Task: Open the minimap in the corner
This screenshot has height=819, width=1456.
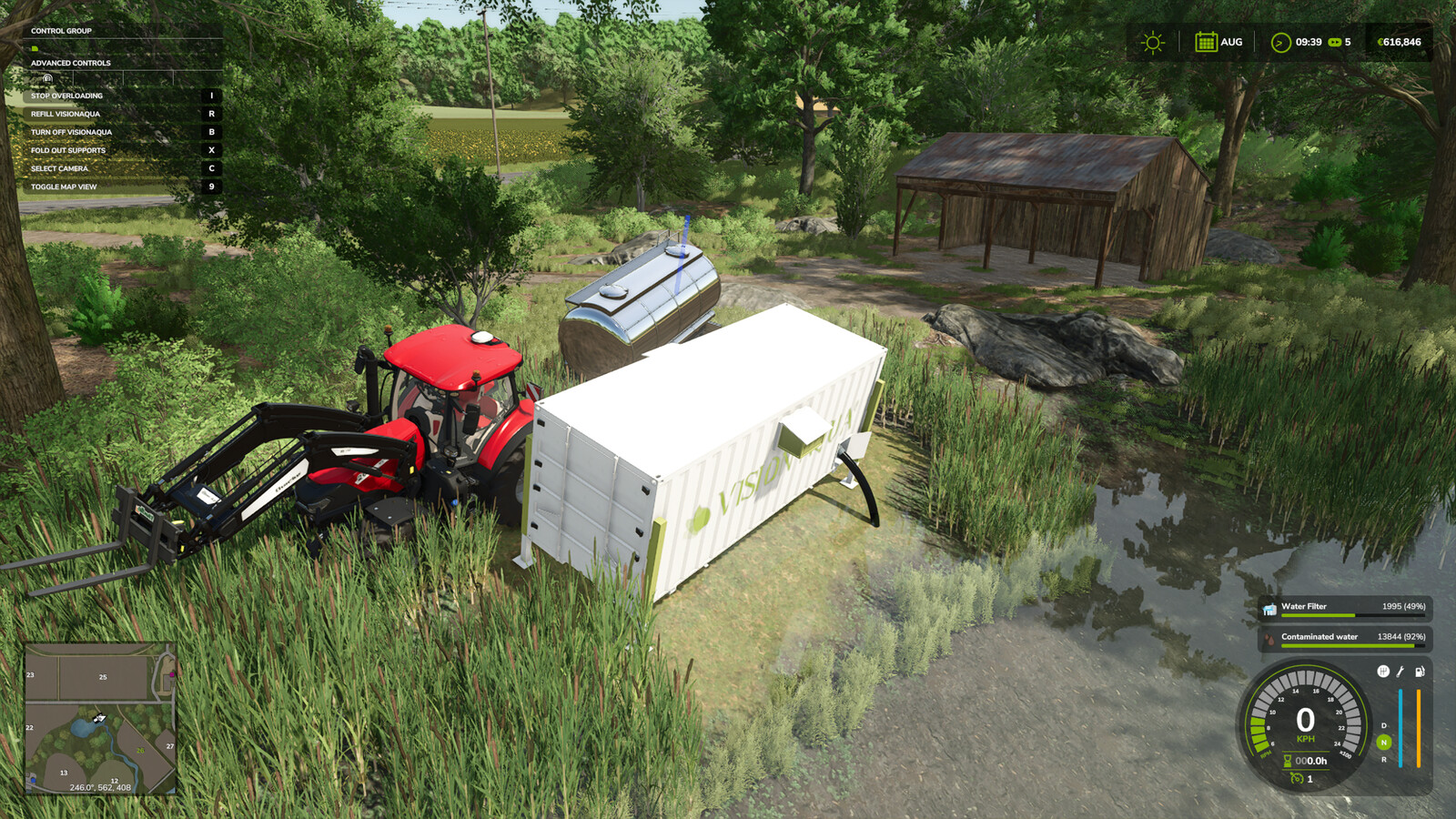Action: pos(100,719)
